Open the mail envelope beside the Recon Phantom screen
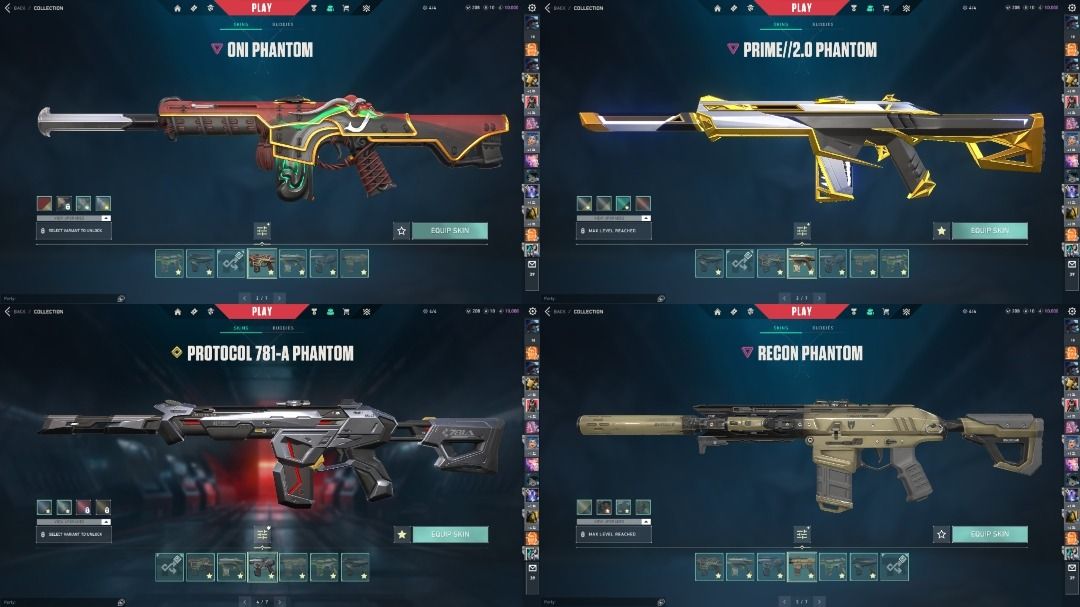Image resolution: width=1080 pixels, height=607 pixels. (x=1071, y=569)
